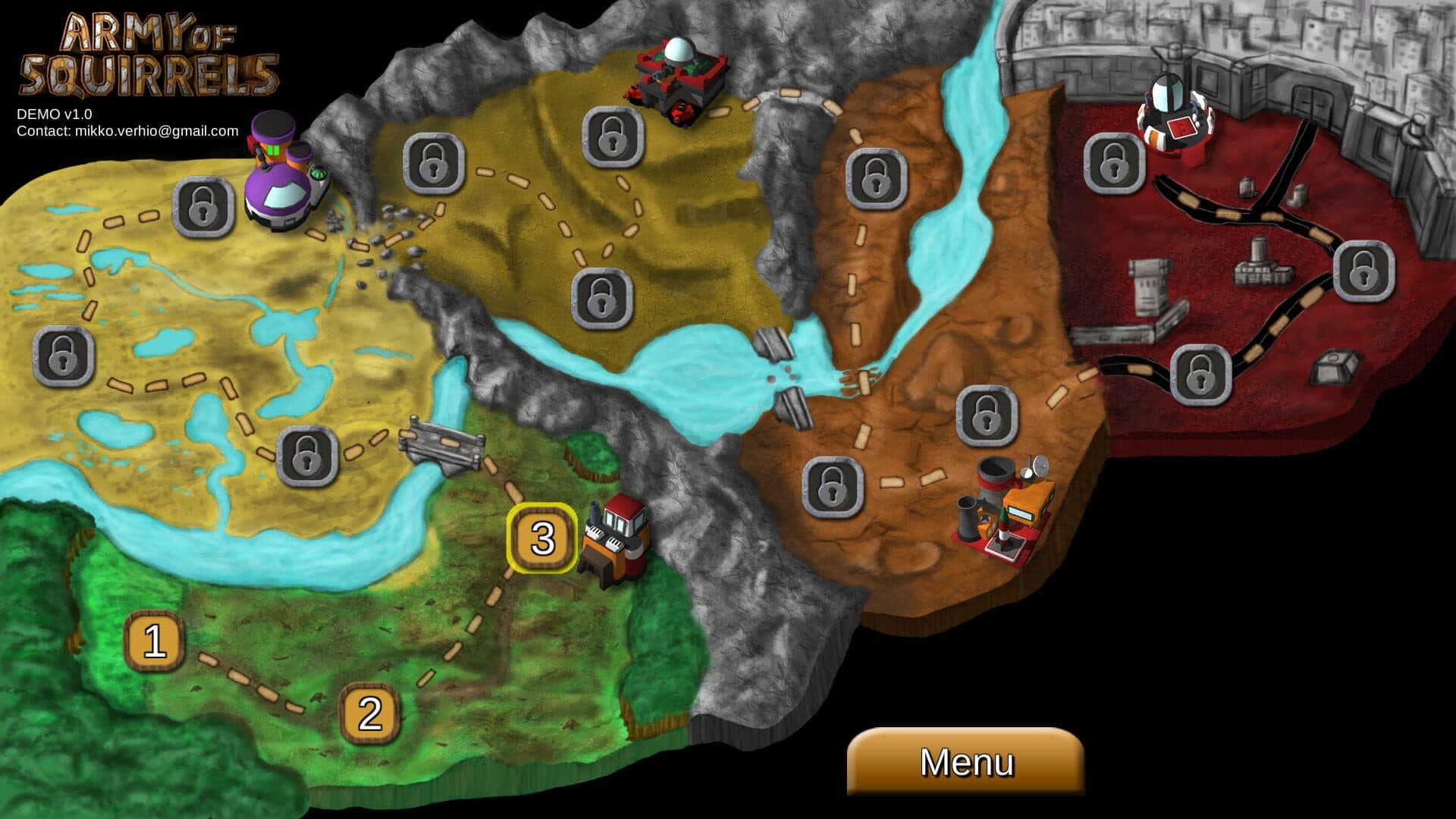1456x819 pixels.
Task: Choose the level 2 tile
Action: click(369, 713)
